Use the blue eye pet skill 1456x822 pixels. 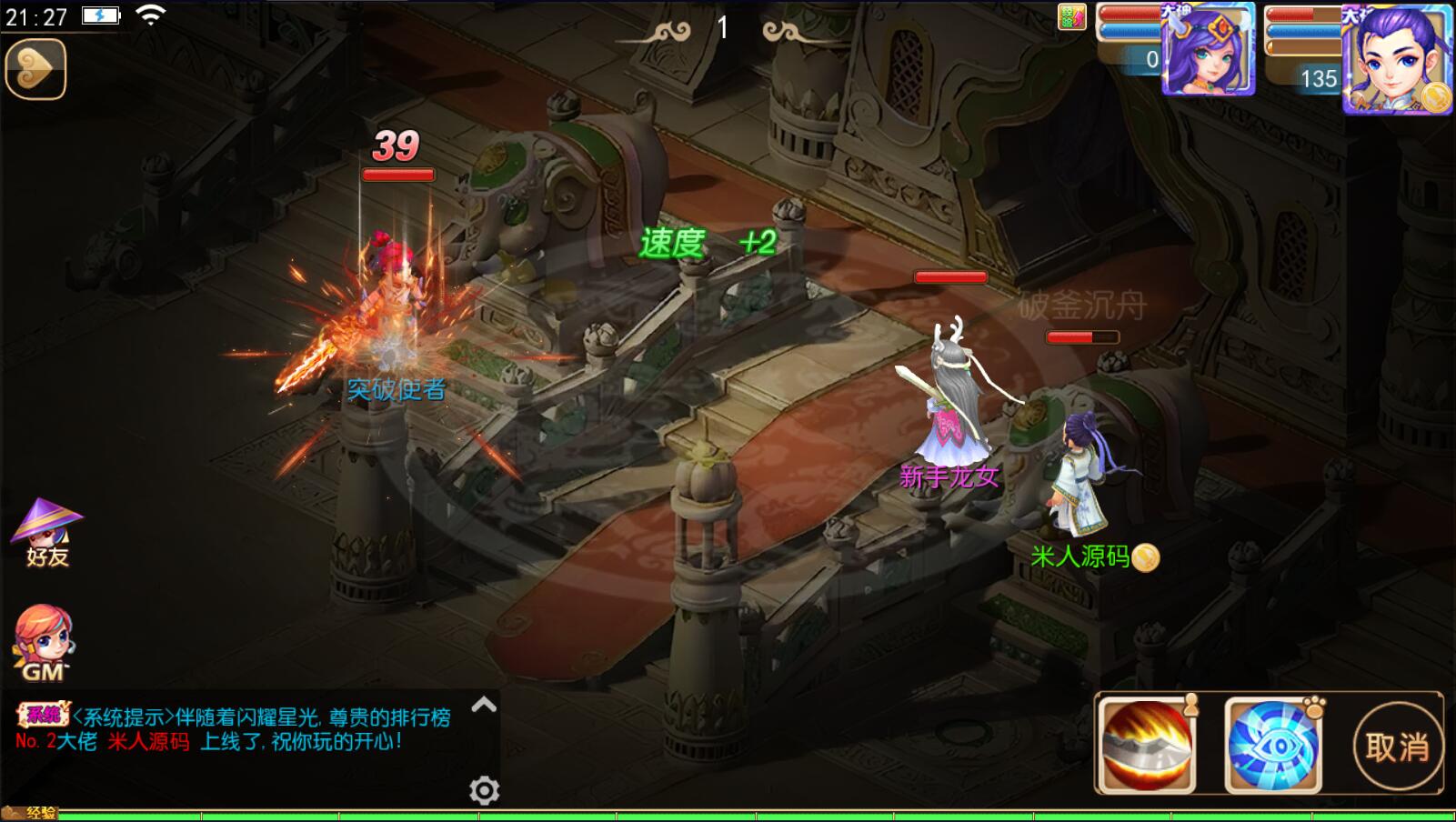[1273, 744]
